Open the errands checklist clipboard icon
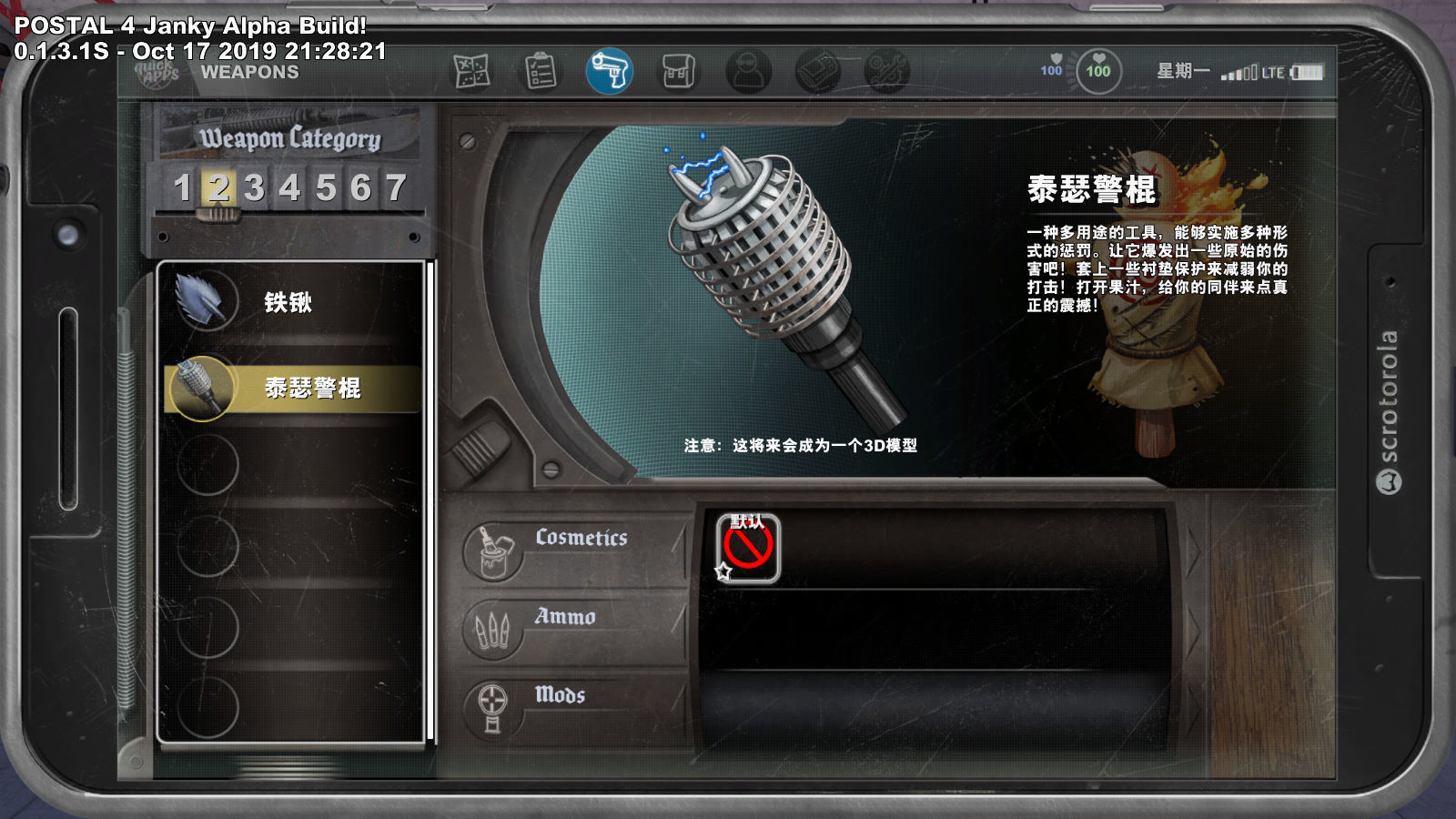 click(541, 71)
